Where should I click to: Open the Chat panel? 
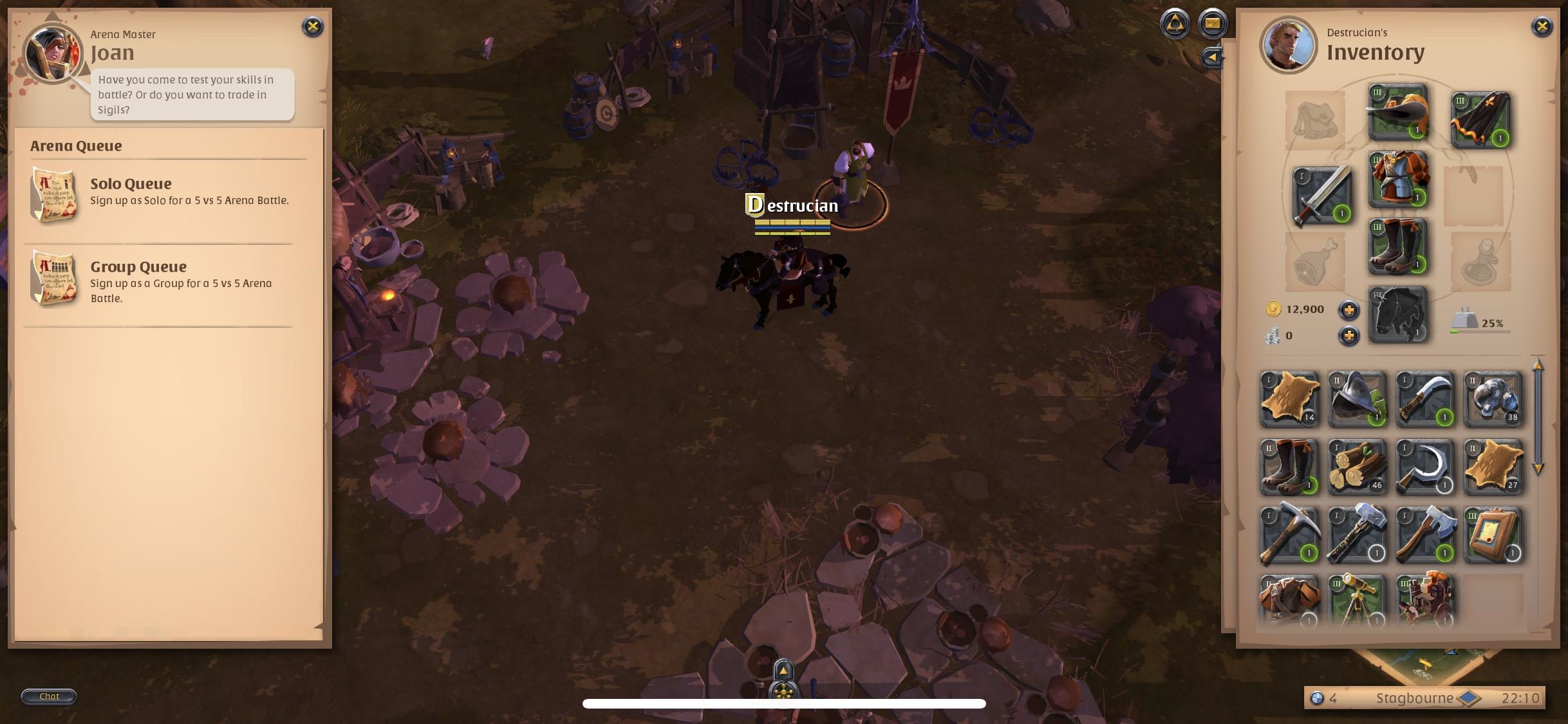49,696
